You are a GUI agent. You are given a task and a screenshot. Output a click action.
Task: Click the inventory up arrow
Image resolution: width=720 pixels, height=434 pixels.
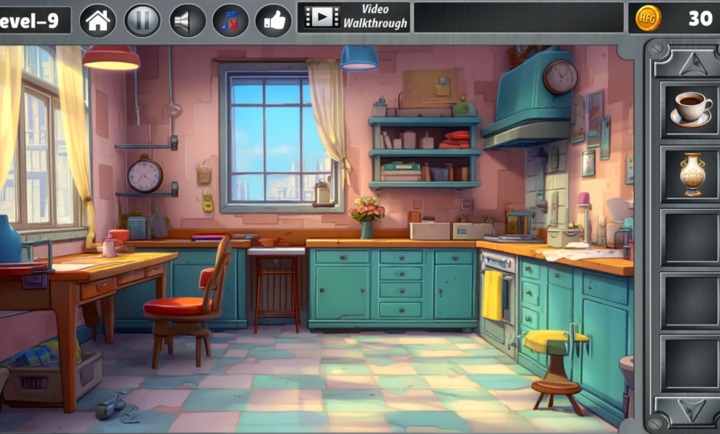[691, 63]
